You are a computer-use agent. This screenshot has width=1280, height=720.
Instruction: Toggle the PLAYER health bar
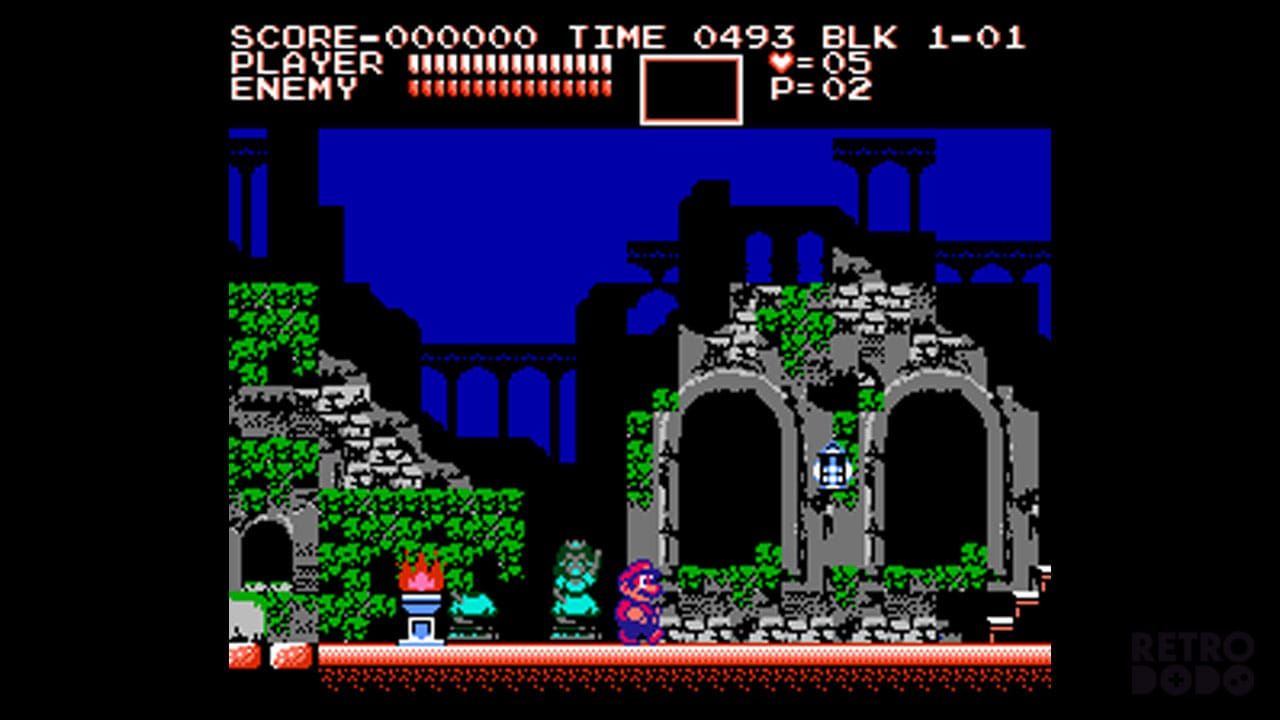click(x=510, y=63)
